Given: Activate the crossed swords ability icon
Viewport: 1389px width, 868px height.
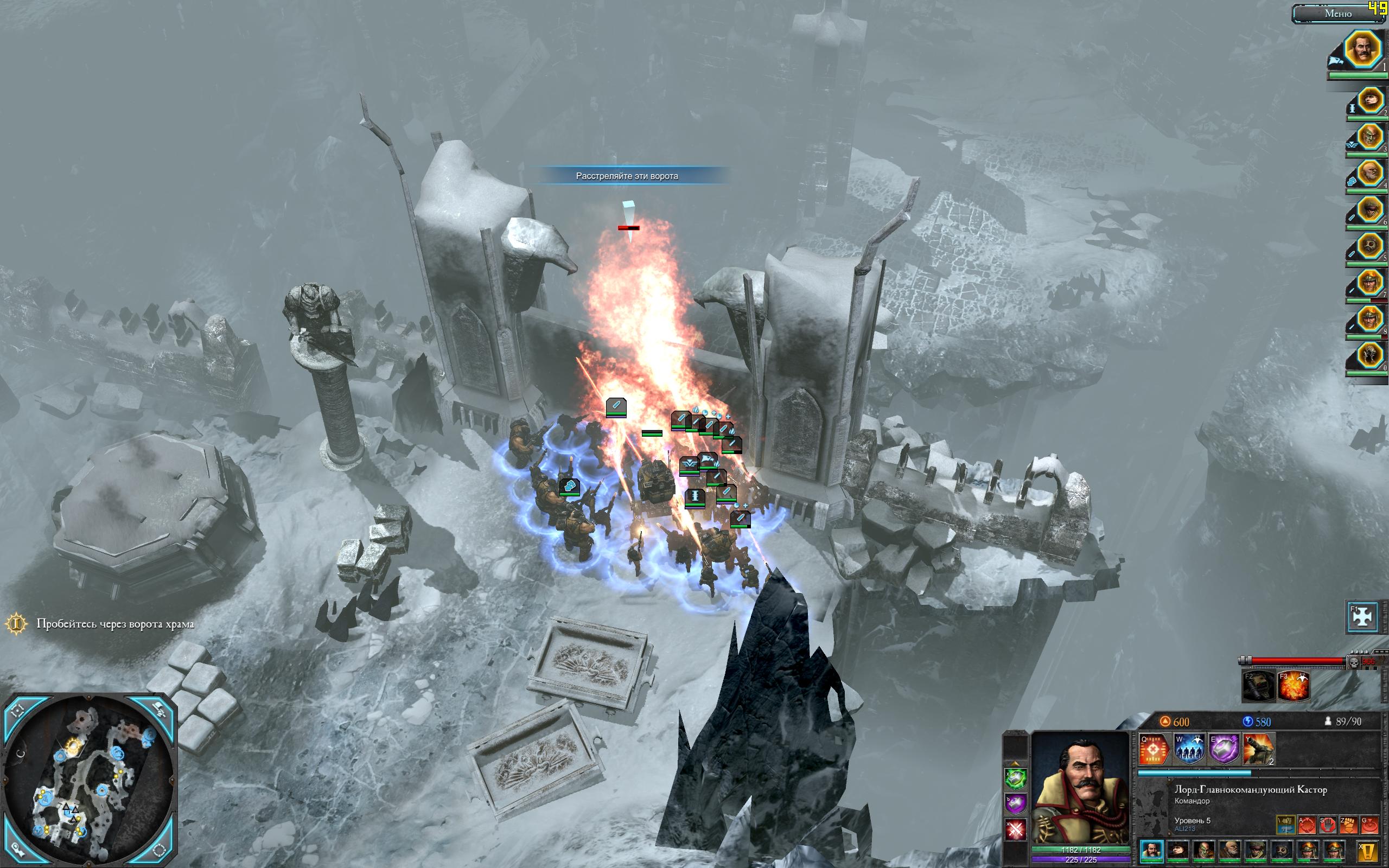Looking at the screenshot, I should point(1015,829).
